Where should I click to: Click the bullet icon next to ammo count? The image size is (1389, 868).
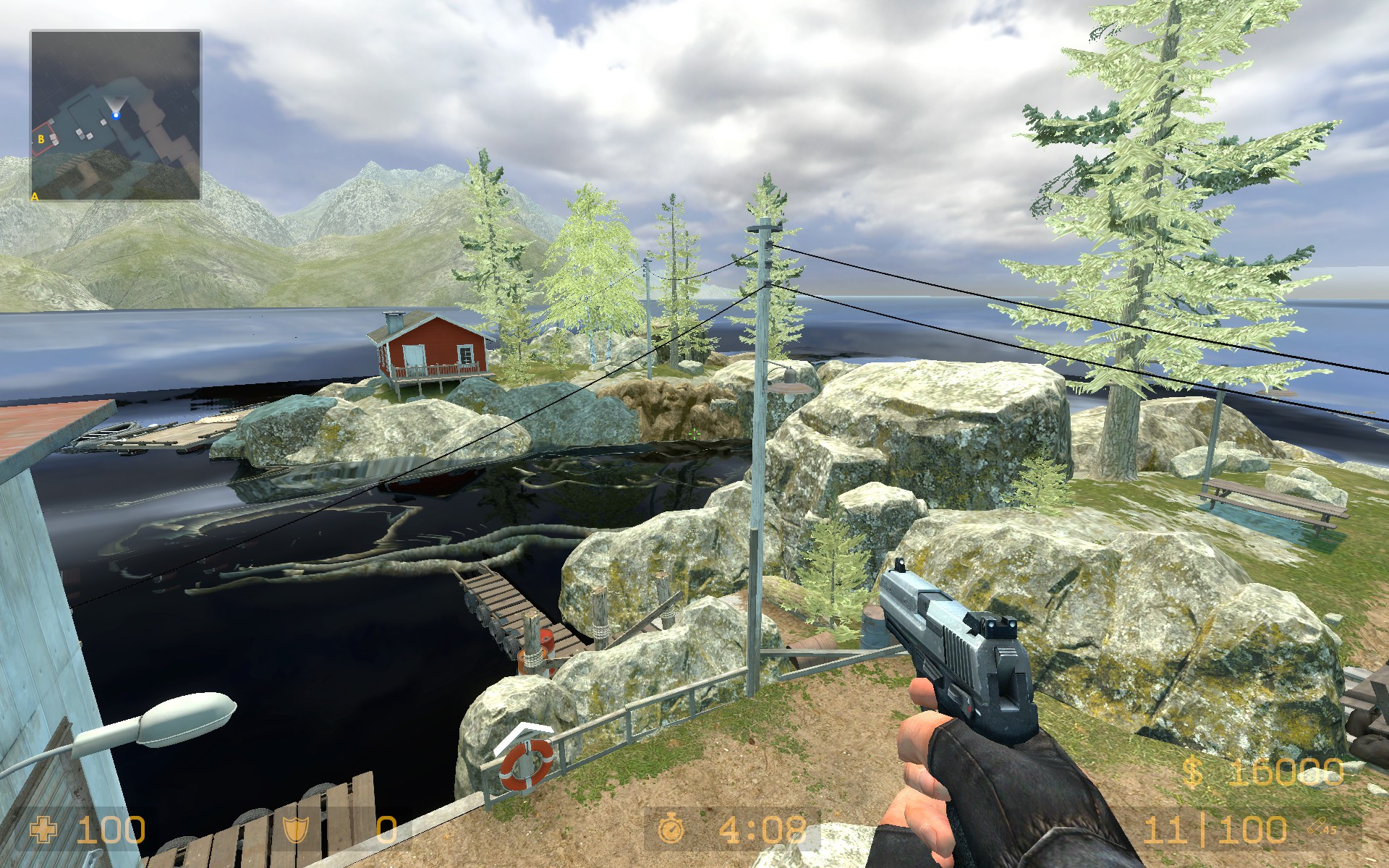(1318, 825)
